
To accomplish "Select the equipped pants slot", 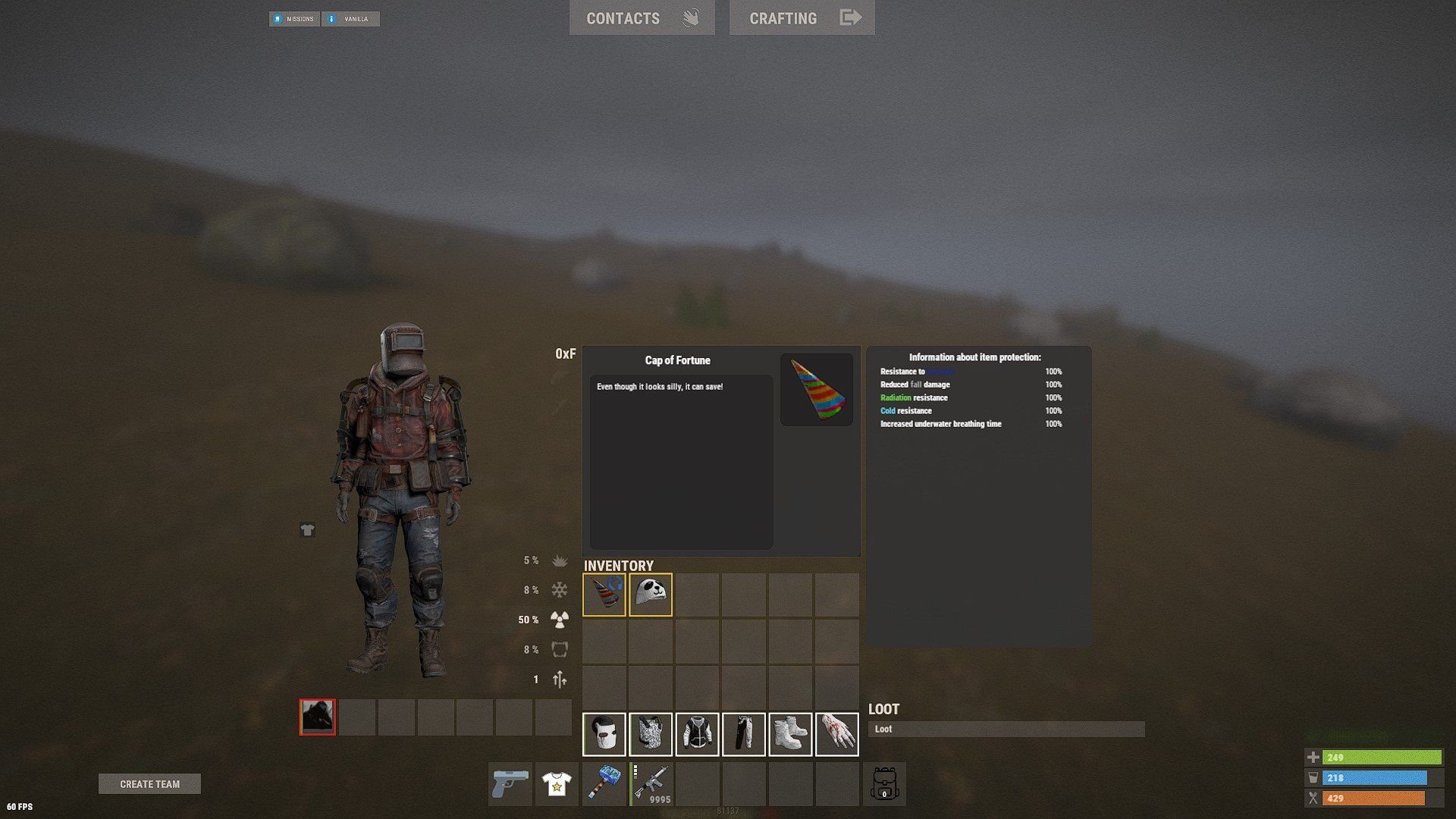I will point(744,734).
